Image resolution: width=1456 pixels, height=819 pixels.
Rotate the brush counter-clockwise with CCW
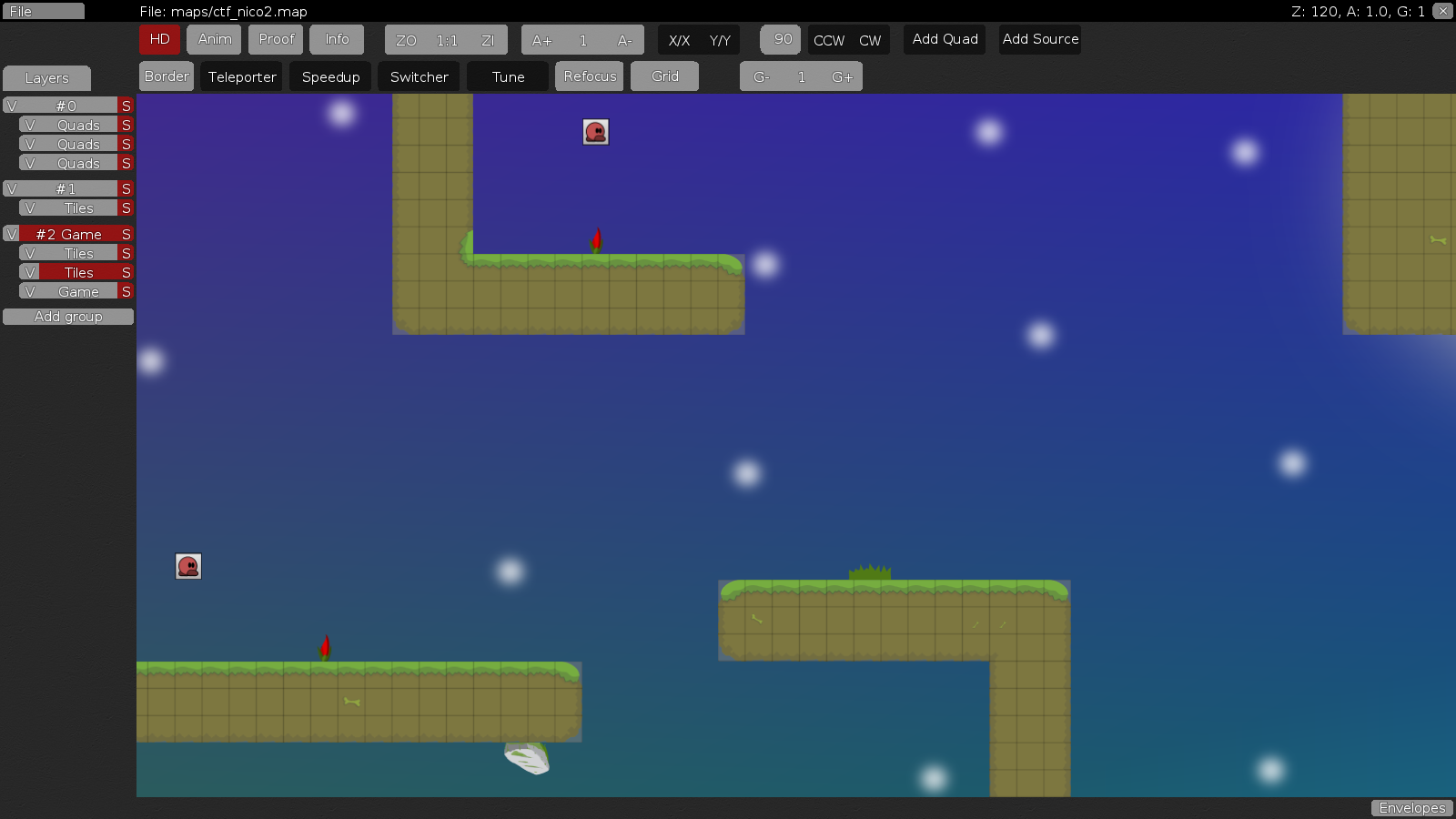[x=828, y=40]
